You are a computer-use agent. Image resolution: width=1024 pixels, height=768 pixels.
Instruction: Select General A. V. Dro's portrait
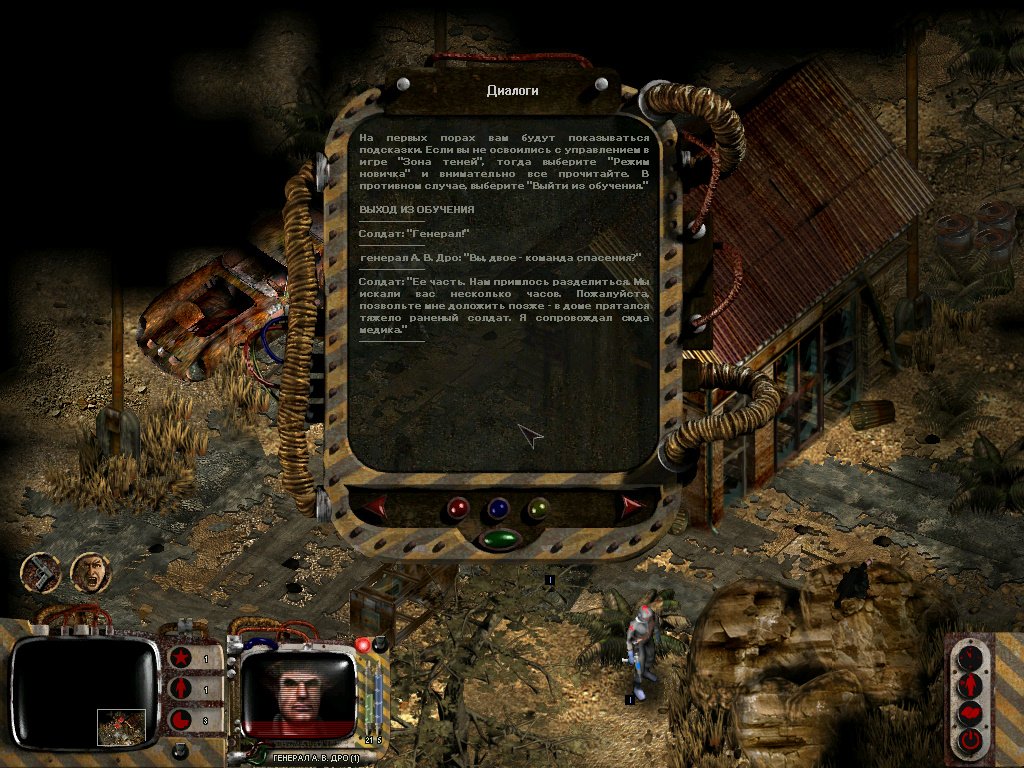pyautogui.click(x=298, y=688)
